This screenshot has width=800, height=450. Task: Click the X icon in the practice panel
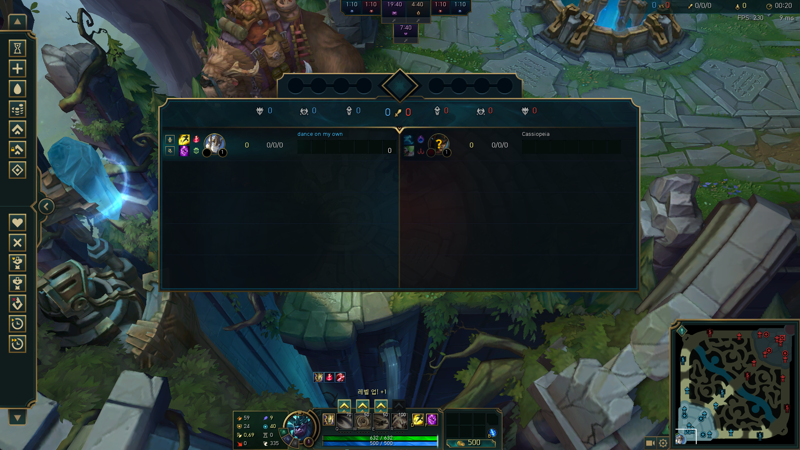click(17, 242)
